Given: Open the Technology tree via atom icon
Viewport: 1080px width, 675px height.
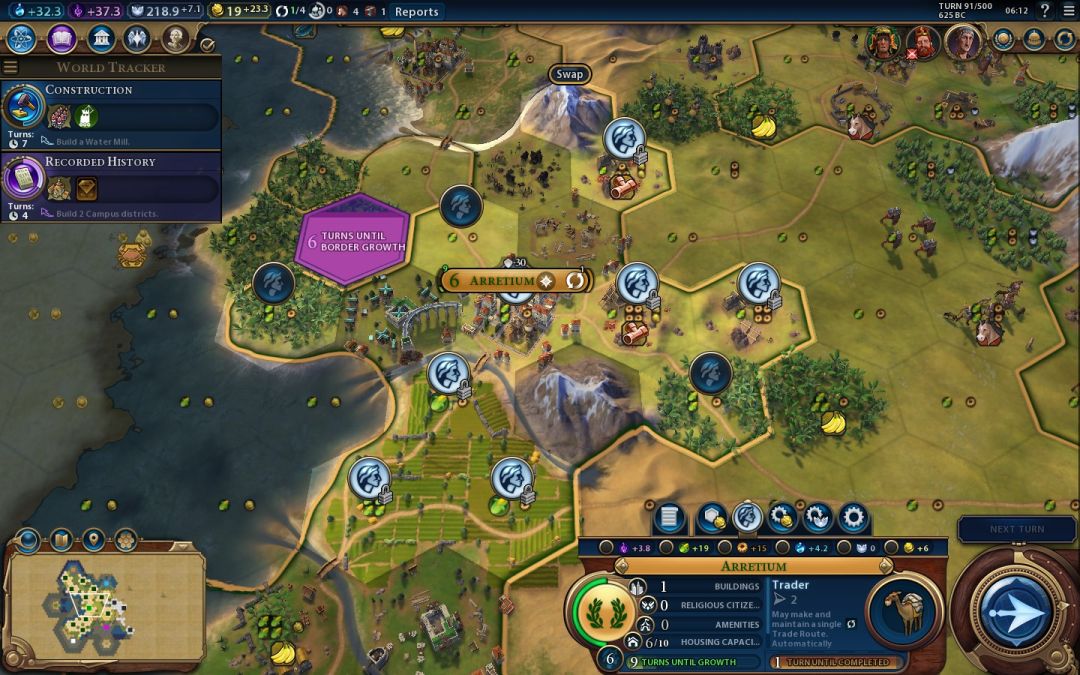Looking at the screenshot, I should tap(22, 39).
